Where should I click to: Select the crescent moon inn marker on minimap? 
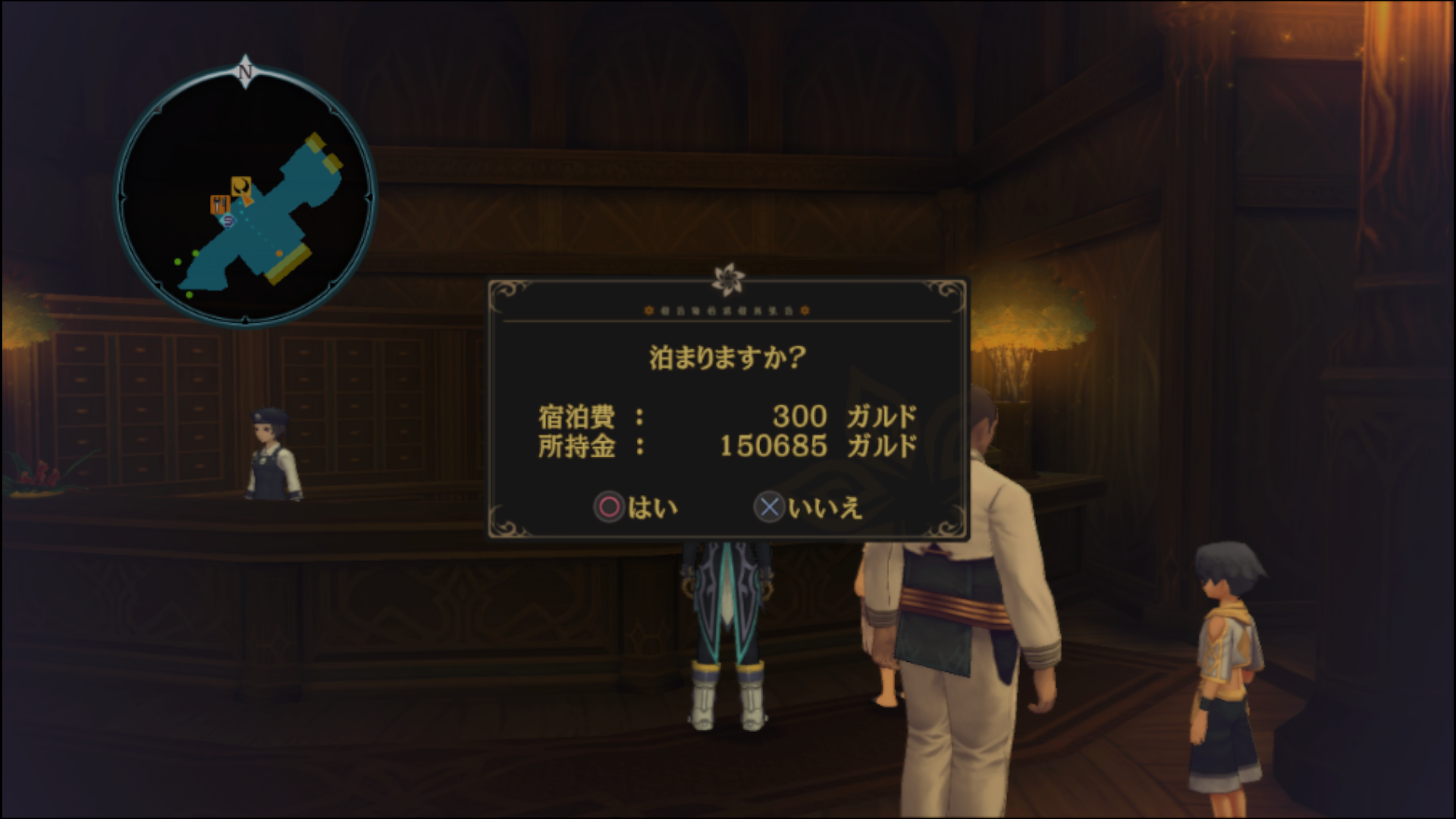(241, 186)
